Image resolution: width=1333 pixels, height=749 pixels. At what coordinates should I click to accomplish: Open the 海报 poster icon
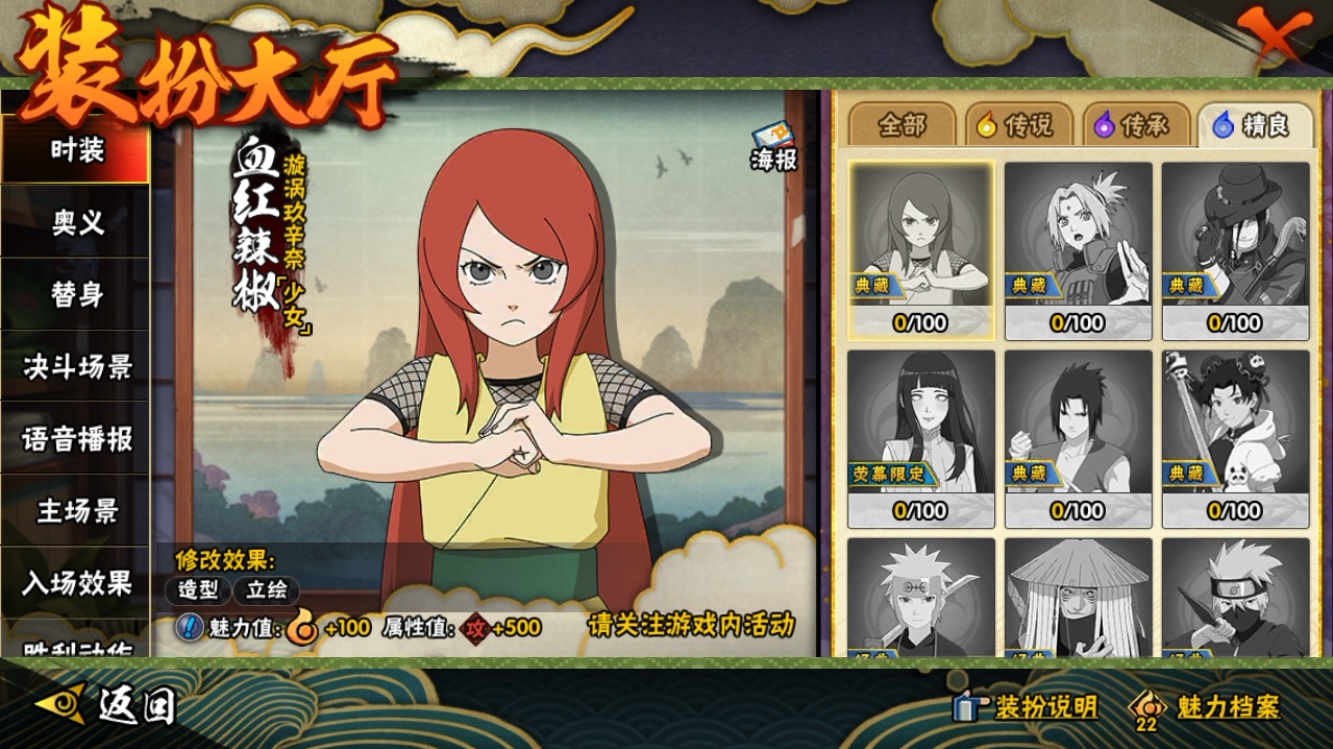(773, 146)
